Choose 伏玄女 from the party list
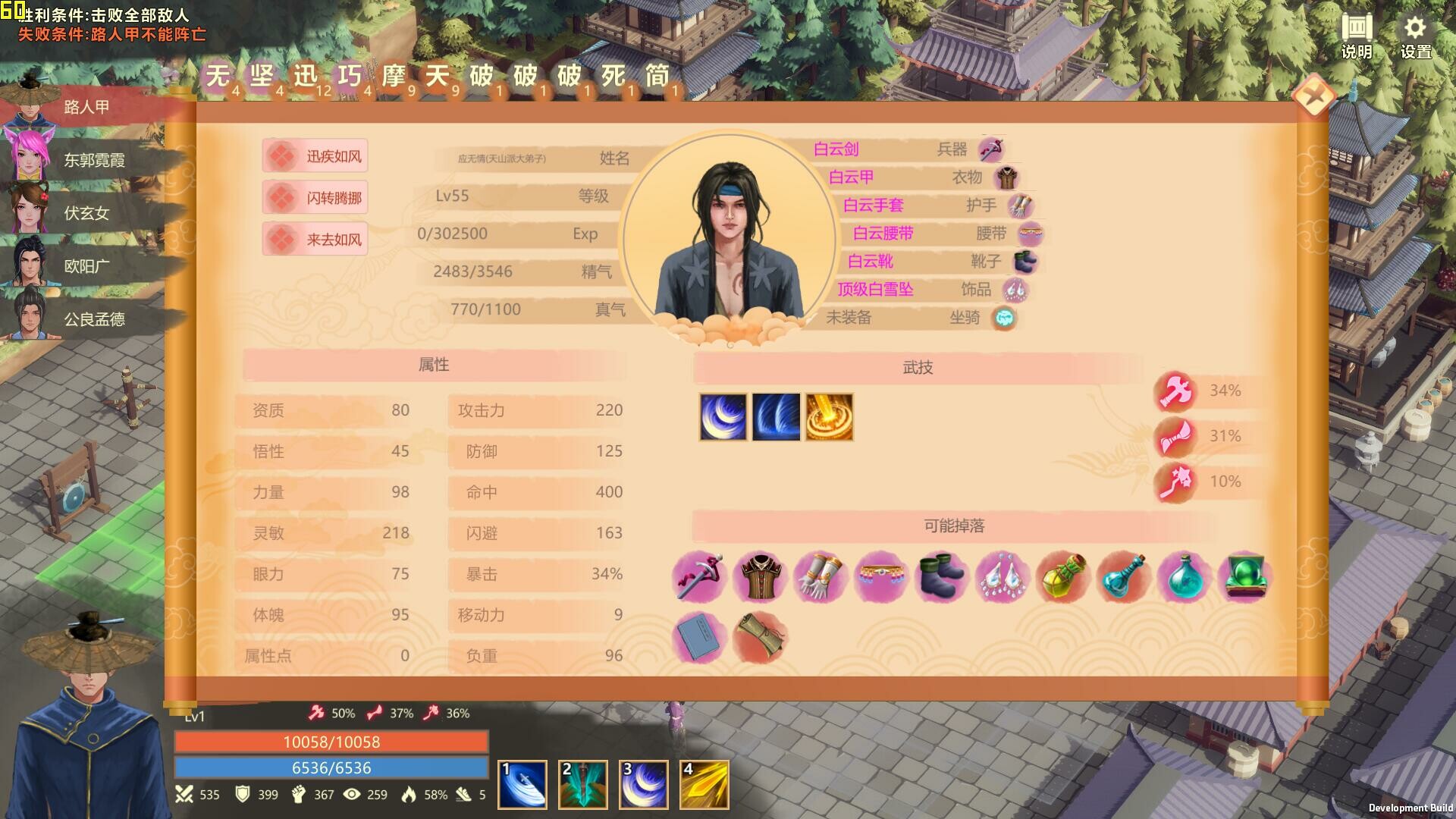This screenshot has height=819, width=1456. [86, 213]
